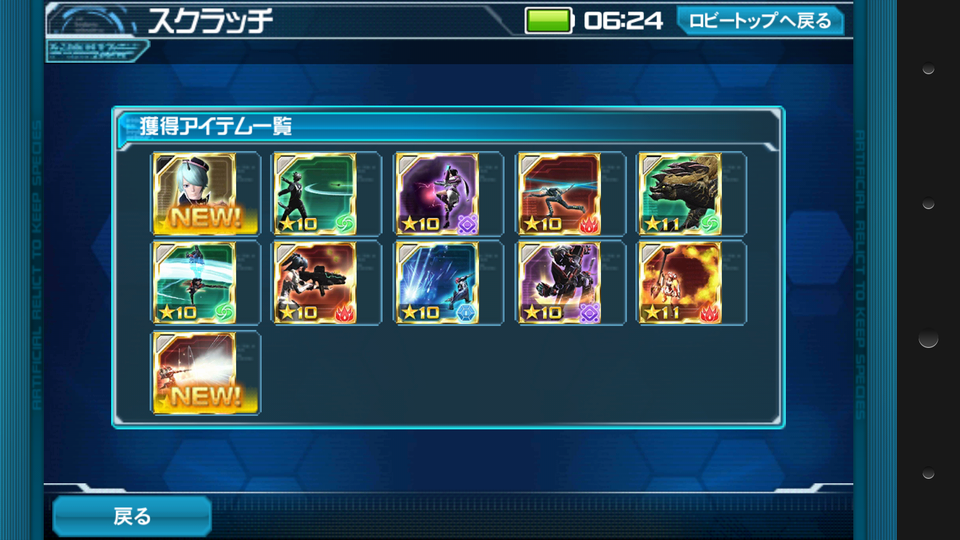Screen dimensions: 960x540
Task: Select the red ★11 fiery explosion card
Action: tap(680, 282)
